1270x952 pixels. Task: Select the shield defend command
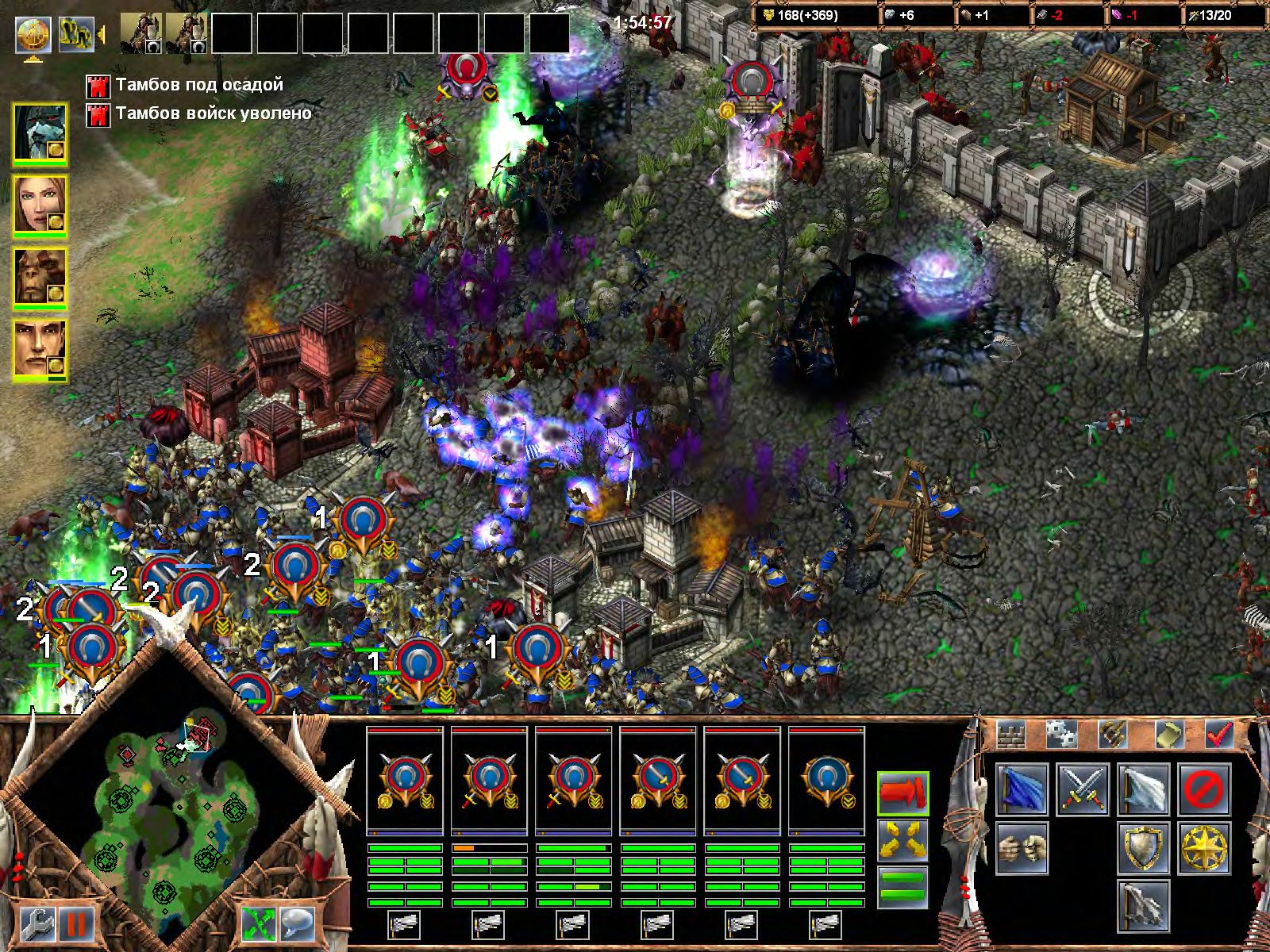(1144, 848)
